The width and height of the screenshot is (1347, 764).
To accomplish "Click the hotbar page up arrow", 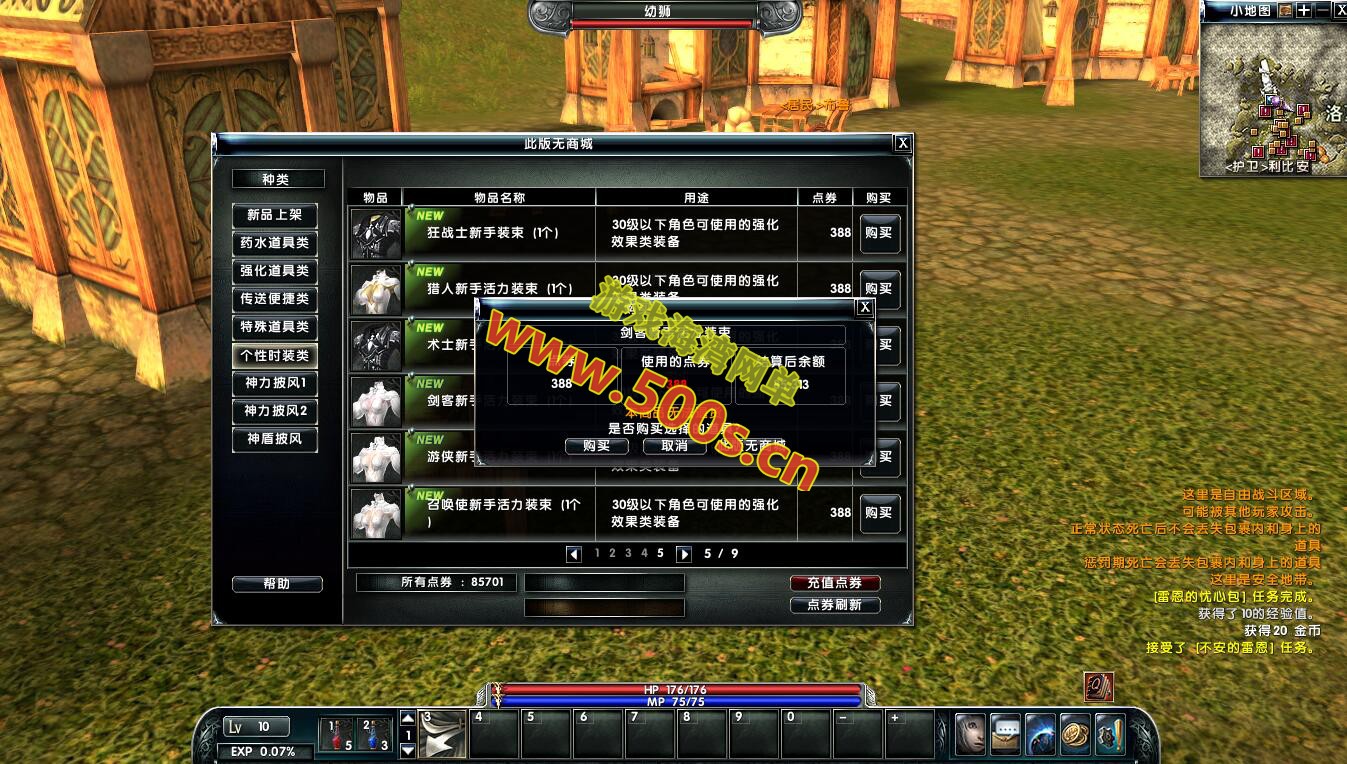I will point(408,717).
